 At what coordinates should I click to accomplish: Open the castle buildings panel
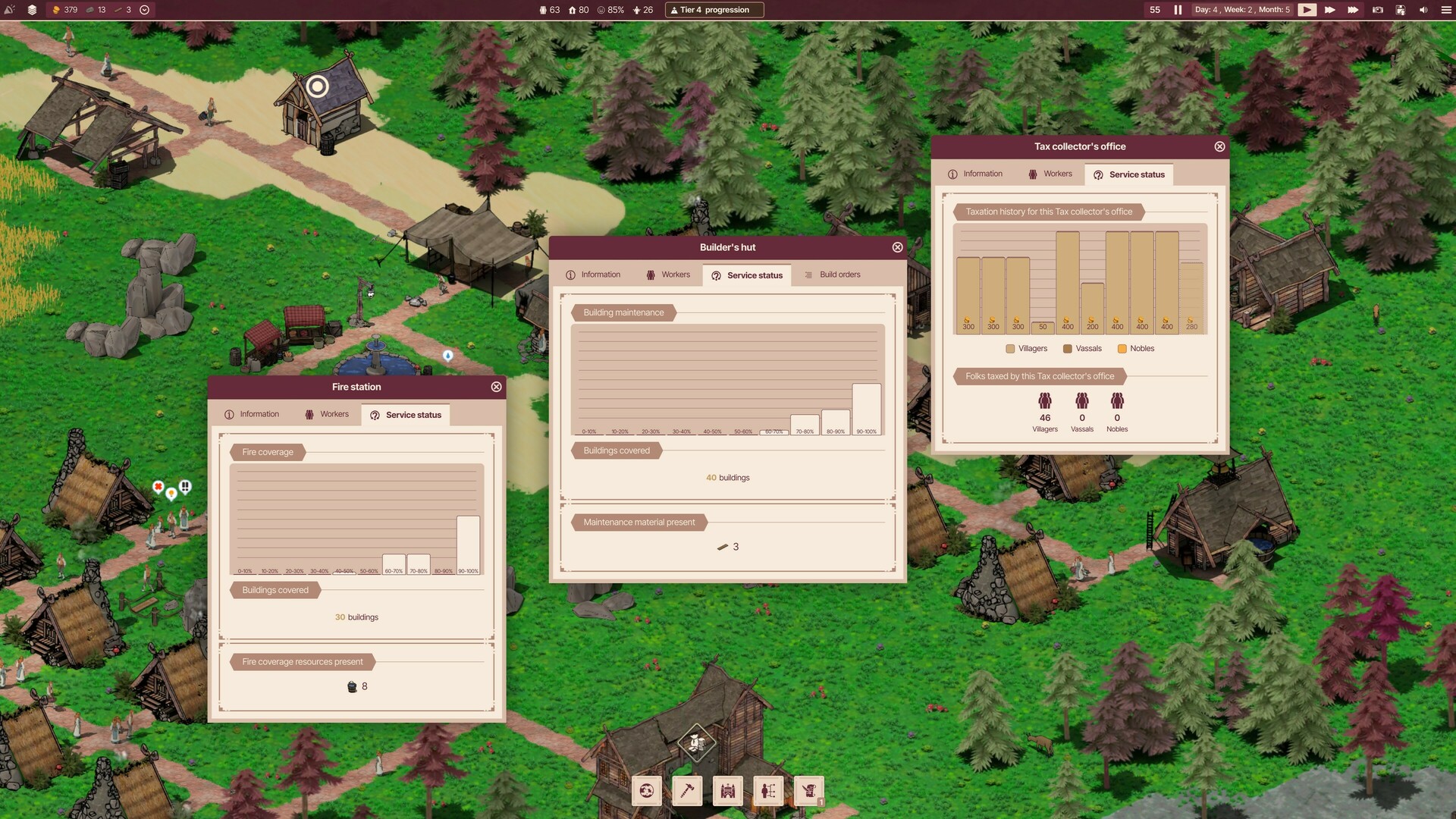[727, 791]
